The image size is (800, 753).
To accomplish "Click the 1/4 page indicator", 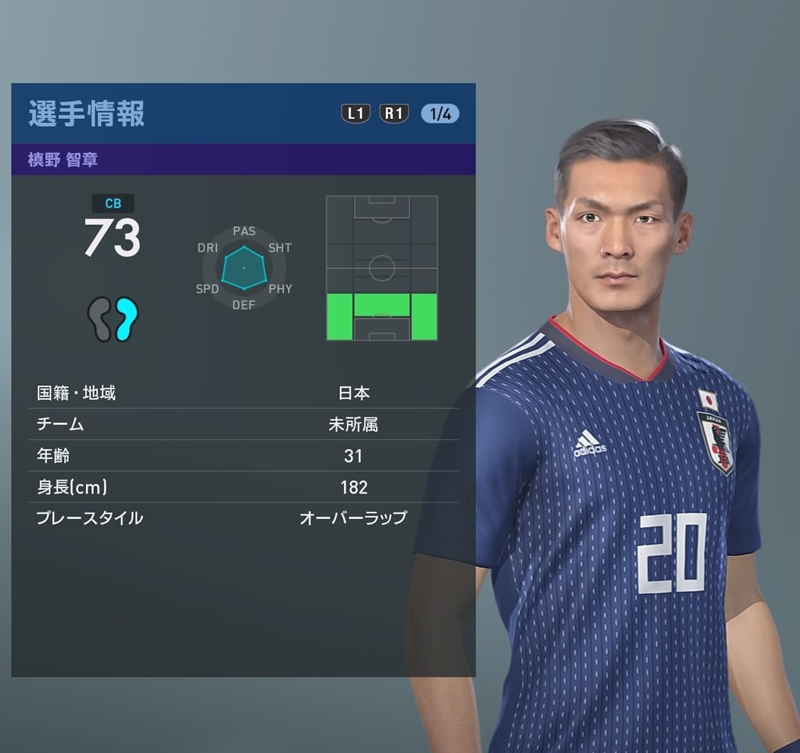I will click(x=440, y=113).
